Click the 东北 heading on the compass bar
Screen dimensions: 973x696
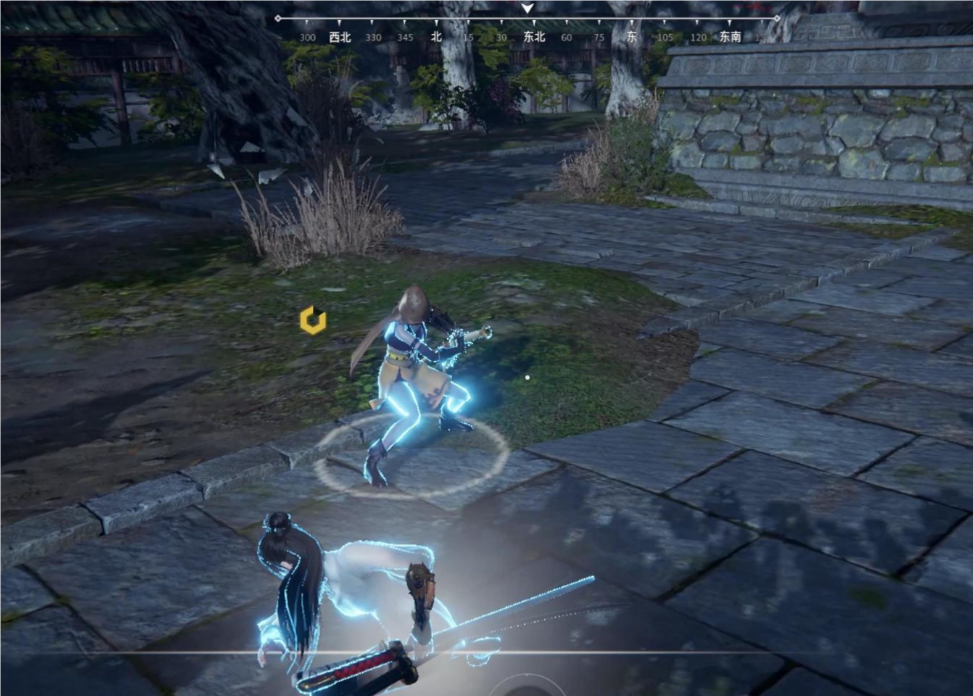(534, 37)
